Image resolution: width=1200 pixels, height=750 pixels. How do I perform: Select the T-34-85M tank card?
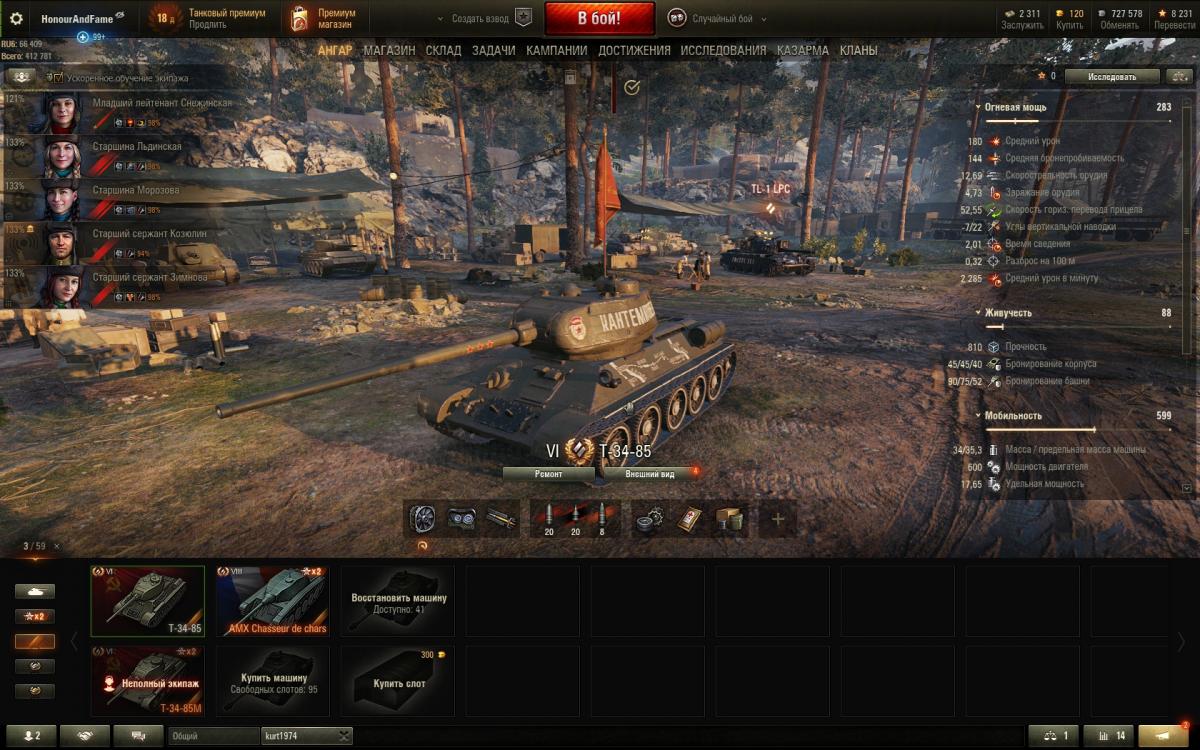pyautogui.click(x=148, y=681)
